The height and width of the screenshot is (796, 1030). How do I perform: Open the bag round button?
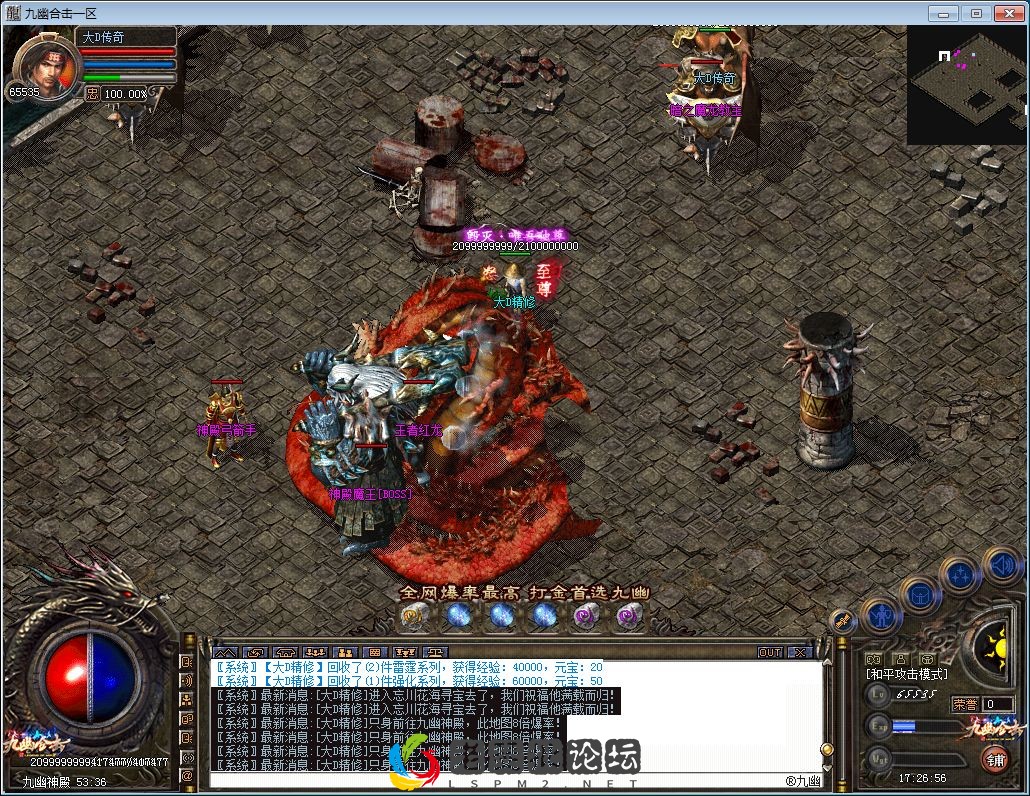tap(919, 593)
